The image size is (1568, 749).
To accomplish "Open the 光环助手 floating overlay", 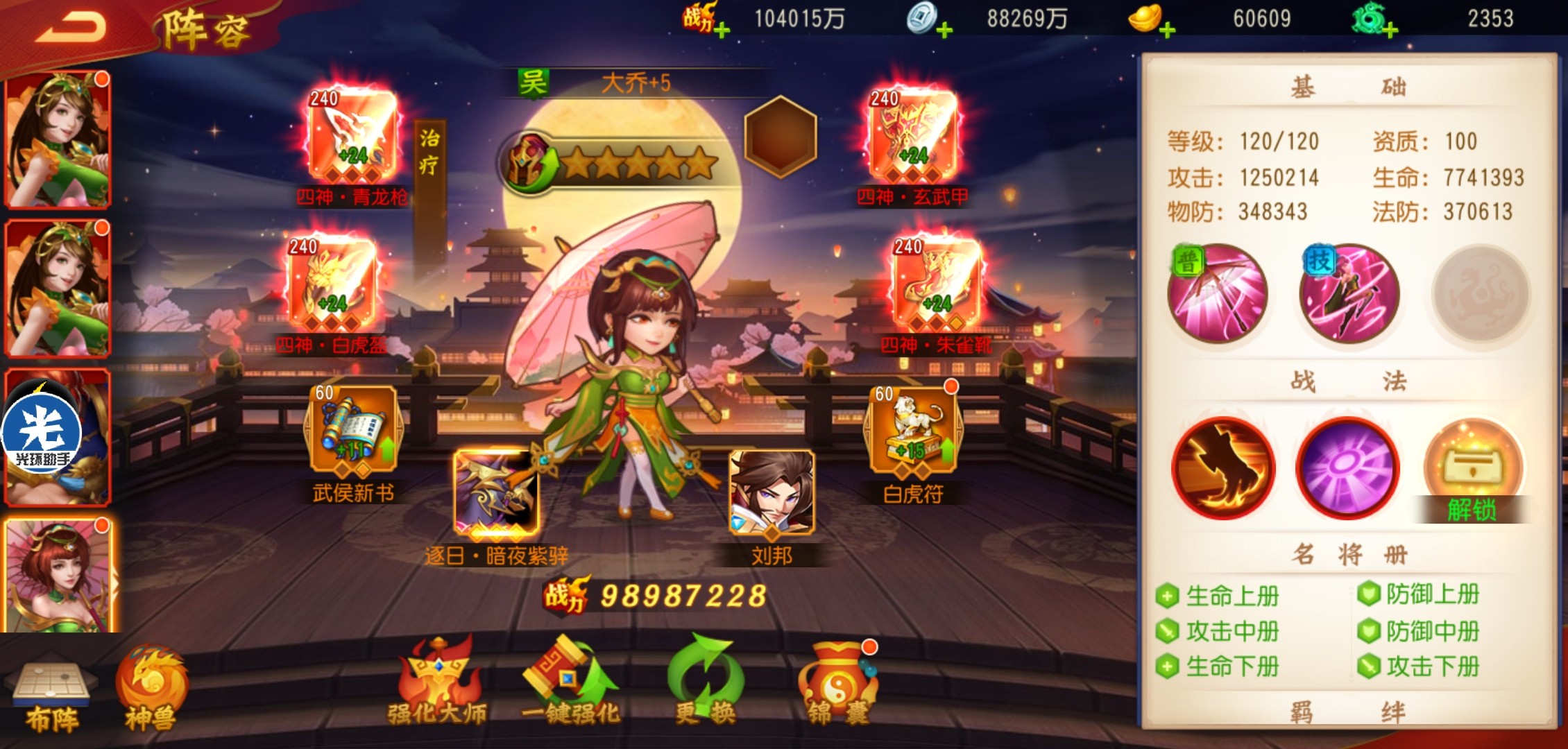I will pyautogui.click(x=42, y=433).
